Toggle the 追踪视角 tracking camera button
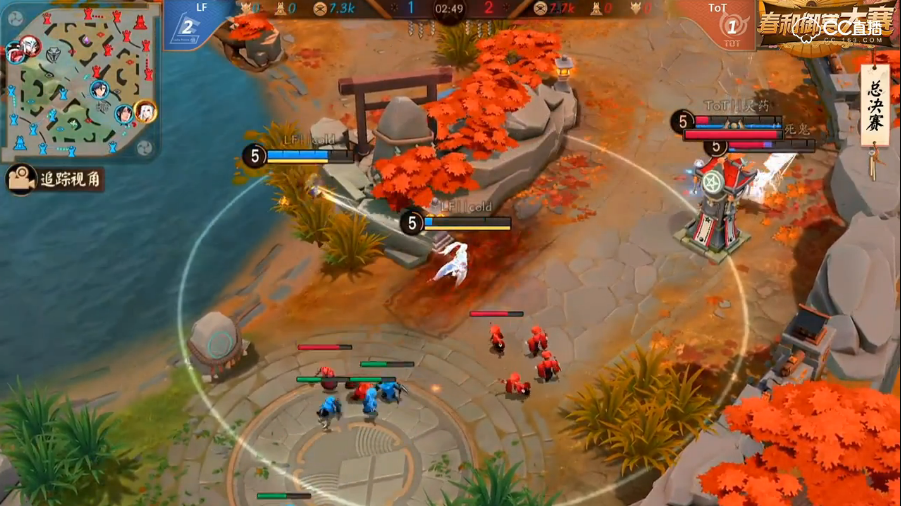Image resolution: width=901 pixels, height=506 pixels. (56, 180)
